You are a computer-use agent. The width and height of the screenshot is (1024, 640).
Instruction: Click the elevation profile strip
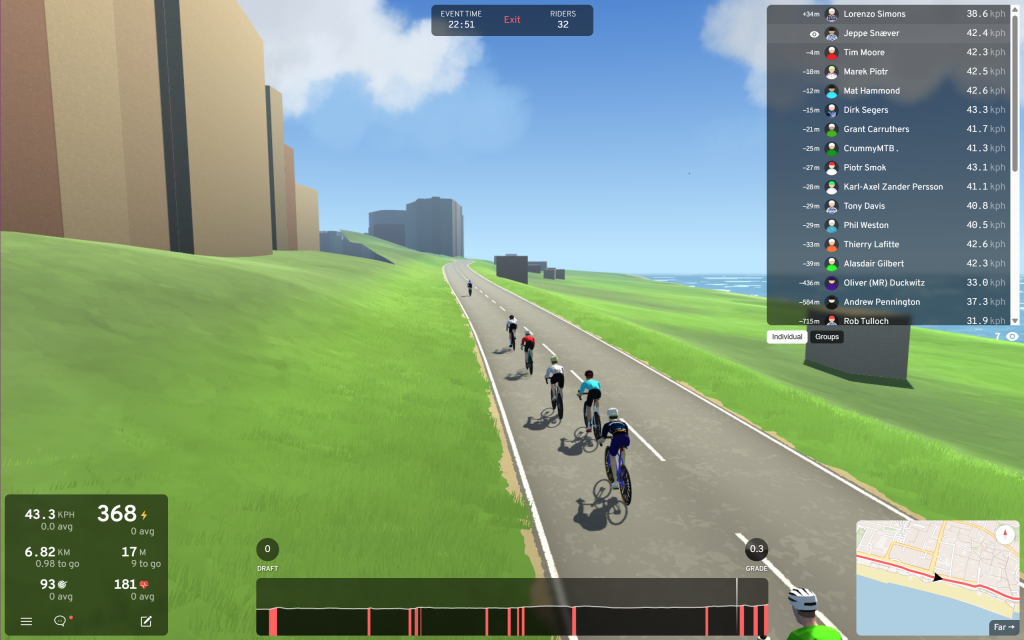[511, 607]
